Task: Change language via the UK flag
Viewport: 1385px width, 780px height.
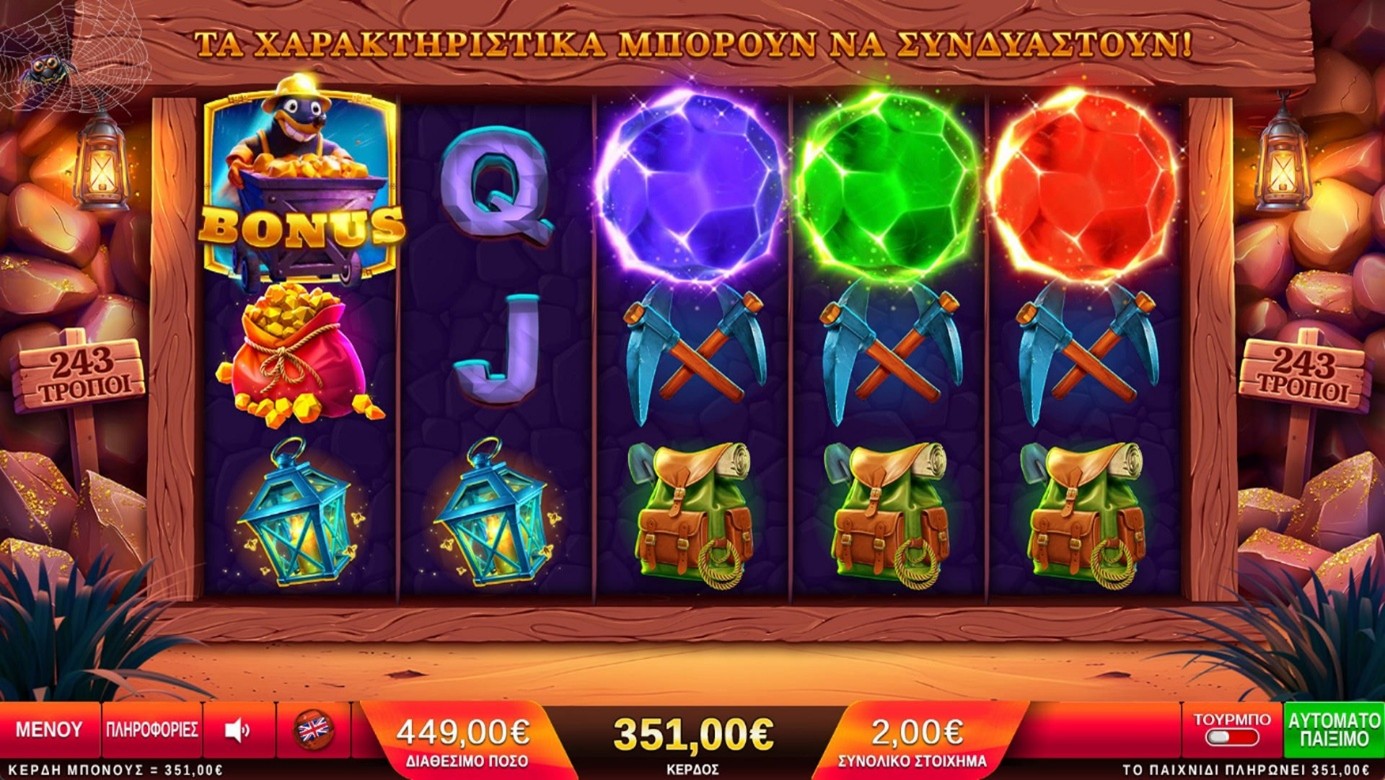Action: (313, 730)
